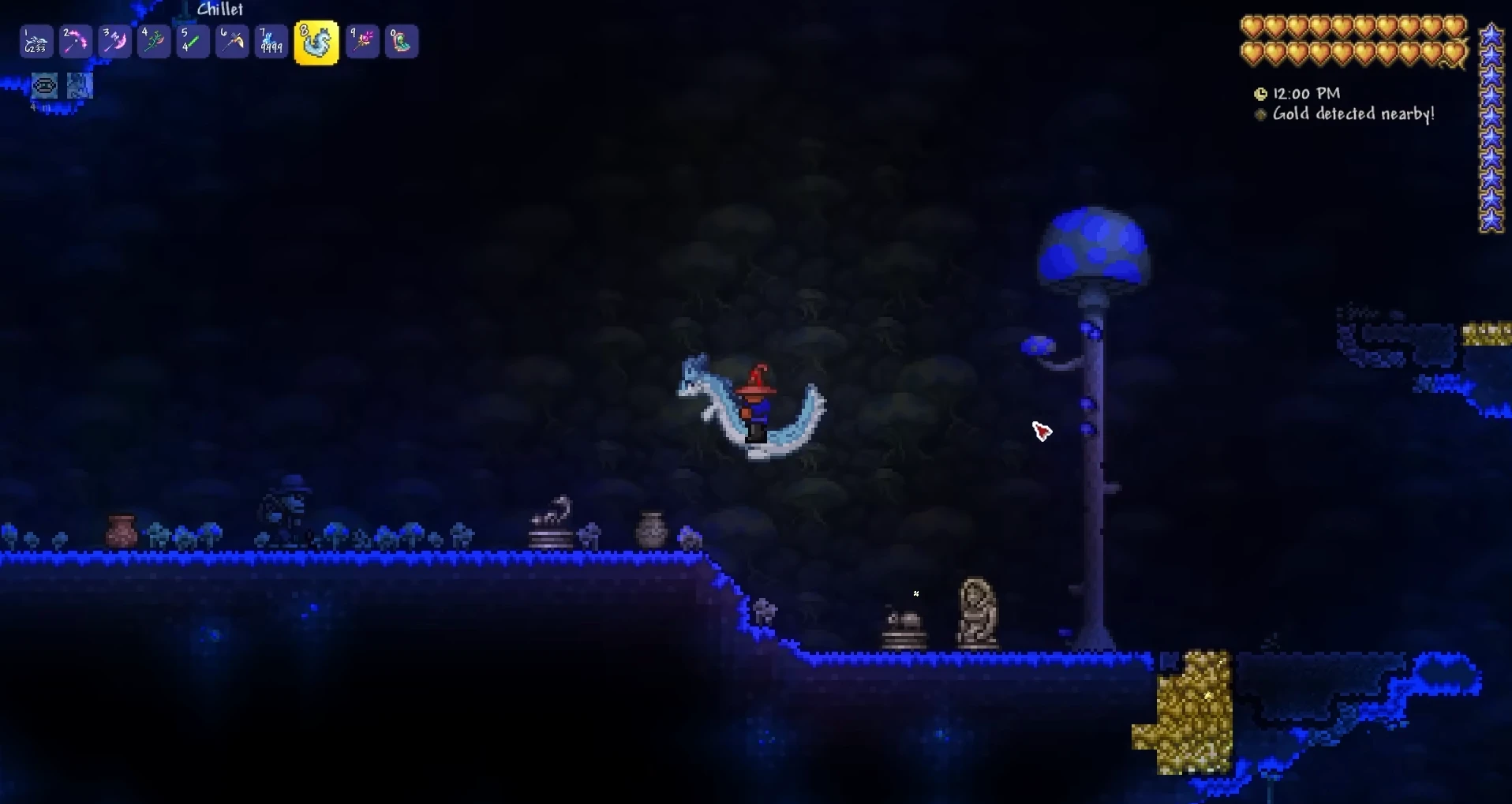Grab the stack of 9999 items in slot 7

tap(271, 41)
